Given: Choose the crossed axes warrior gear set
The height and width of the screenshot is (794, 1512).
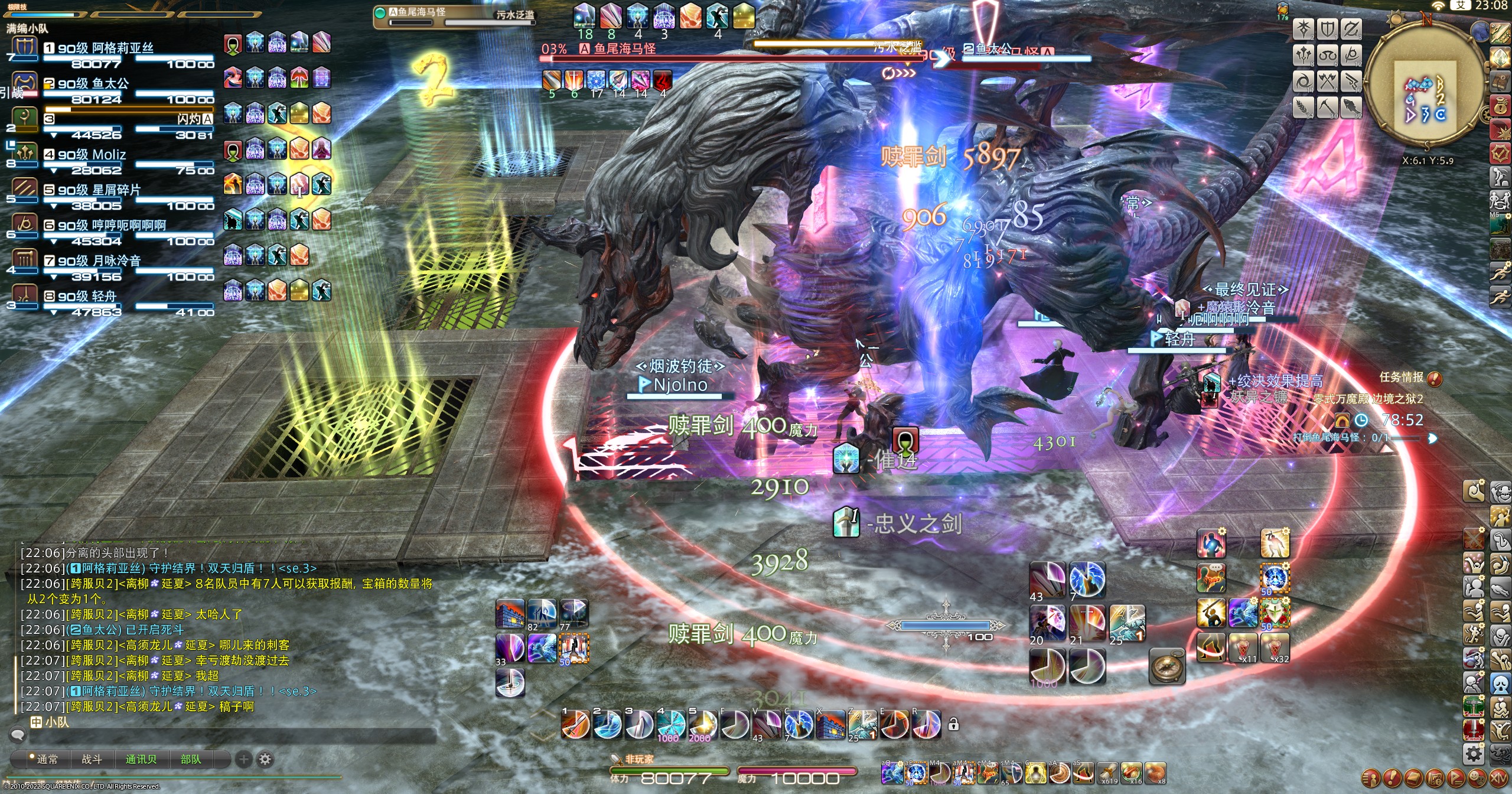Looking at the screenshot, I should [1327, 82].
